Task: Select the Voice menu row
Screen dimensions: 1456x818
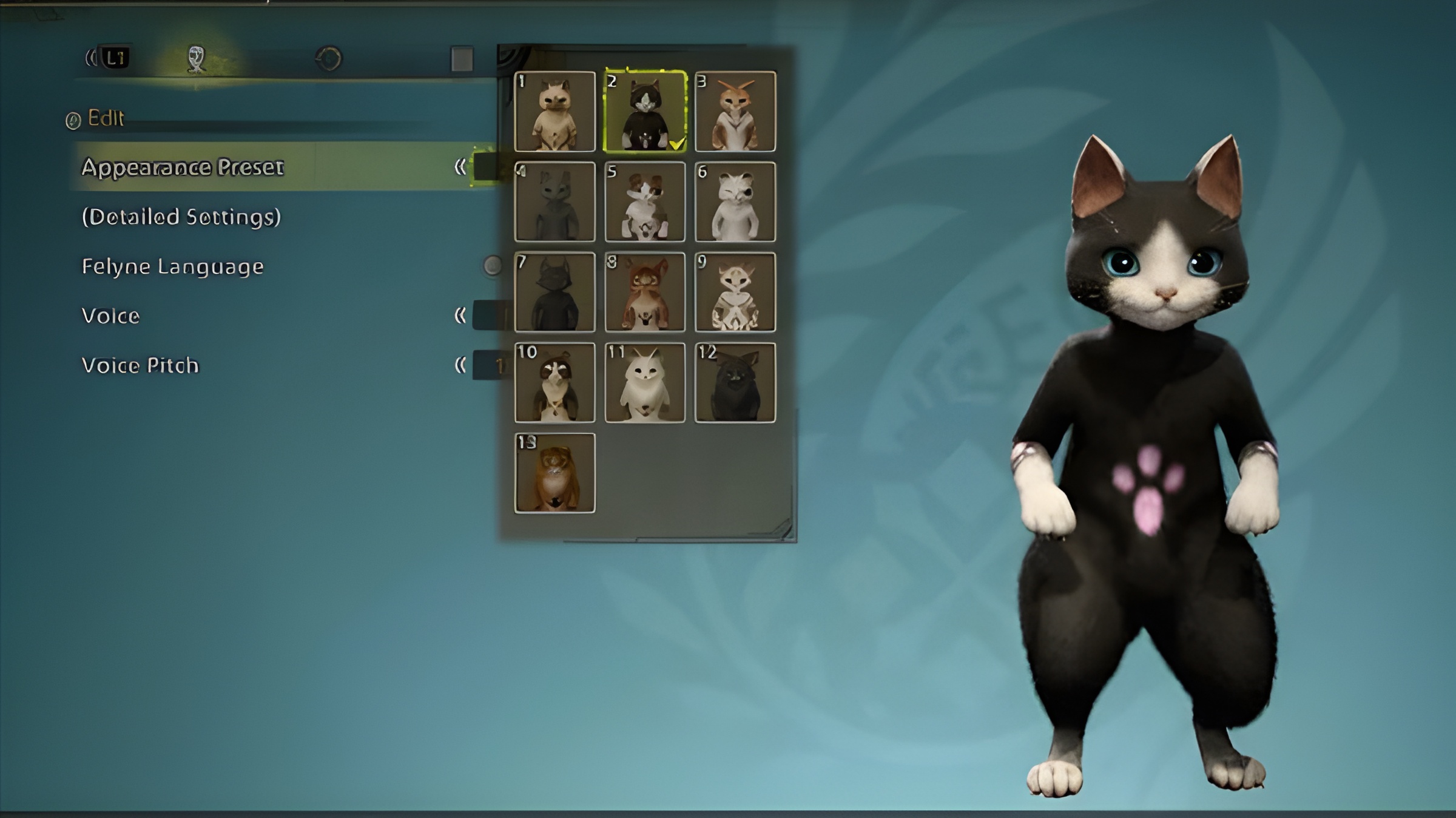Action: click(x=111, y=316)
